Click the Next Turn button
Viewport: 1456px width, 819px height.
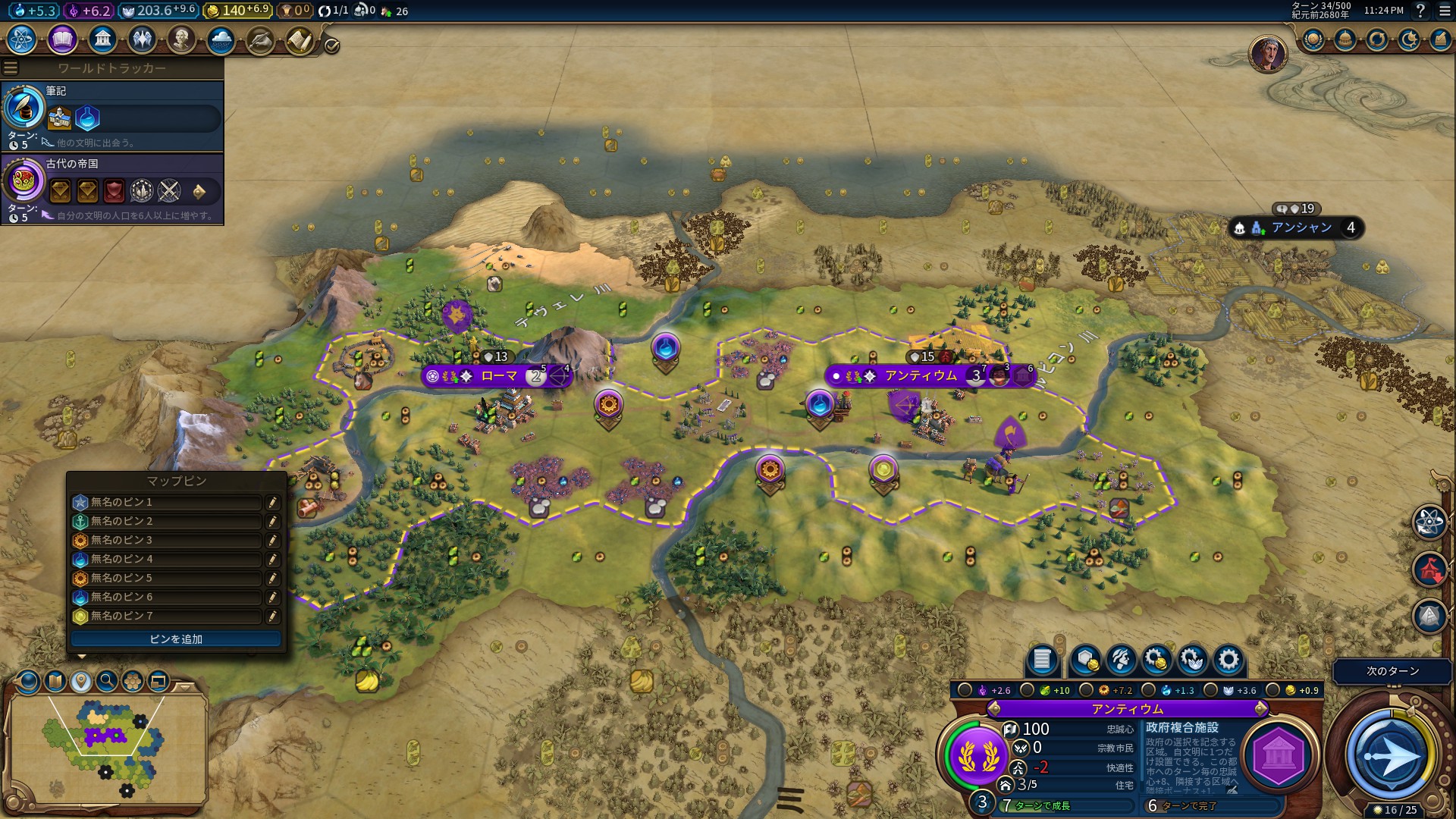(1392, 755)
